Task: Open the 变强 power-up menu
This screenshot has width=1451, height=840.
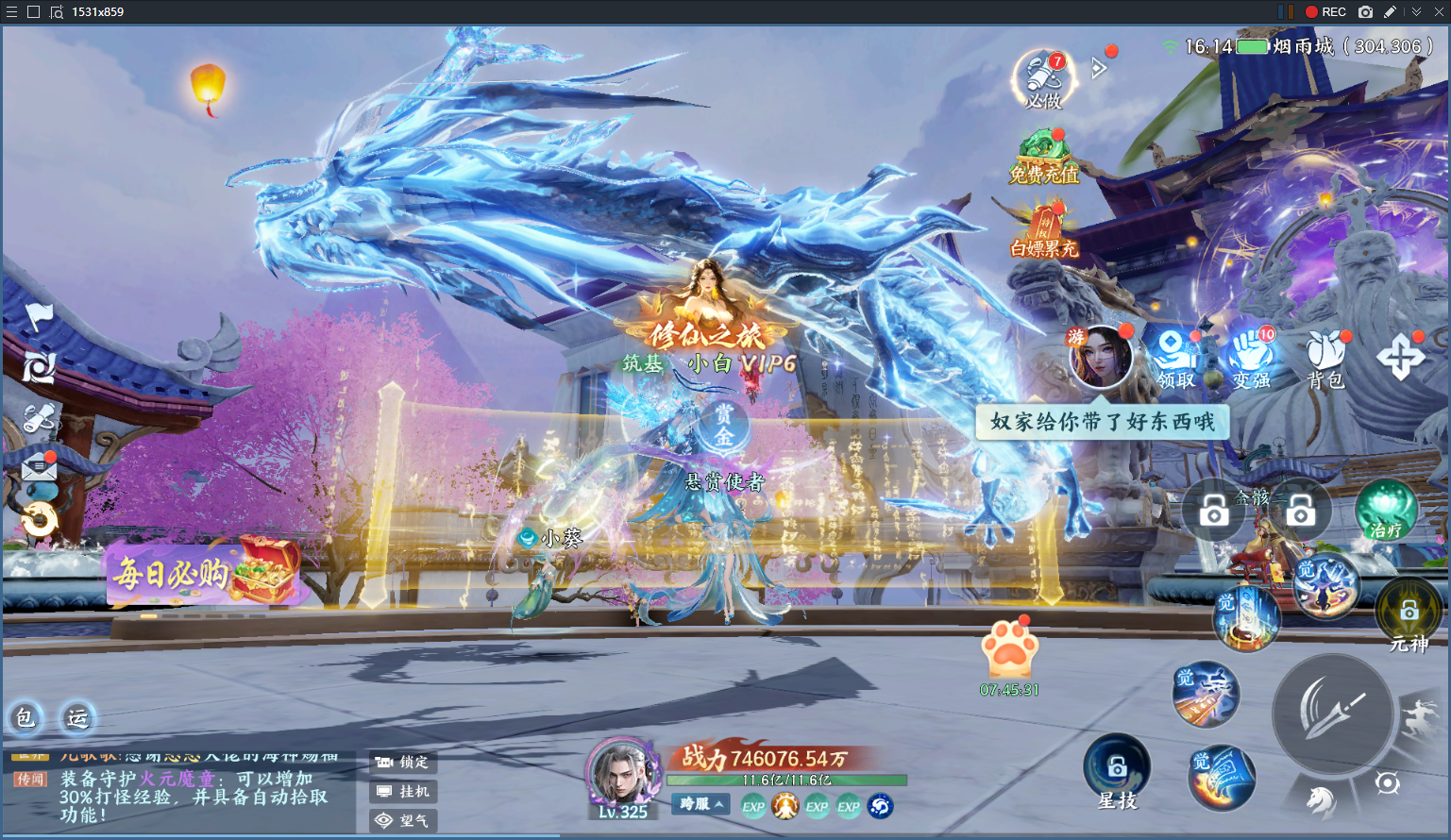Action: (1251, 359)
